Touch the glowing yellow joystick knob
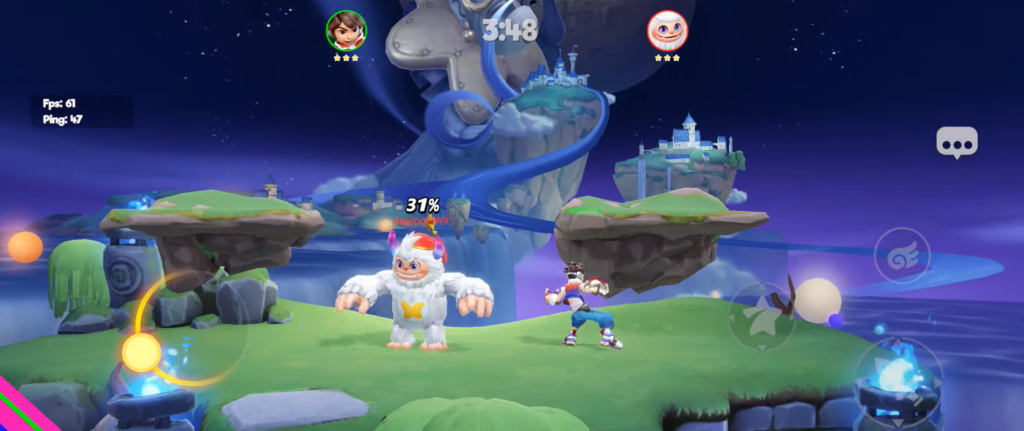The image size is (1024, 431). (x=141, y=352)
